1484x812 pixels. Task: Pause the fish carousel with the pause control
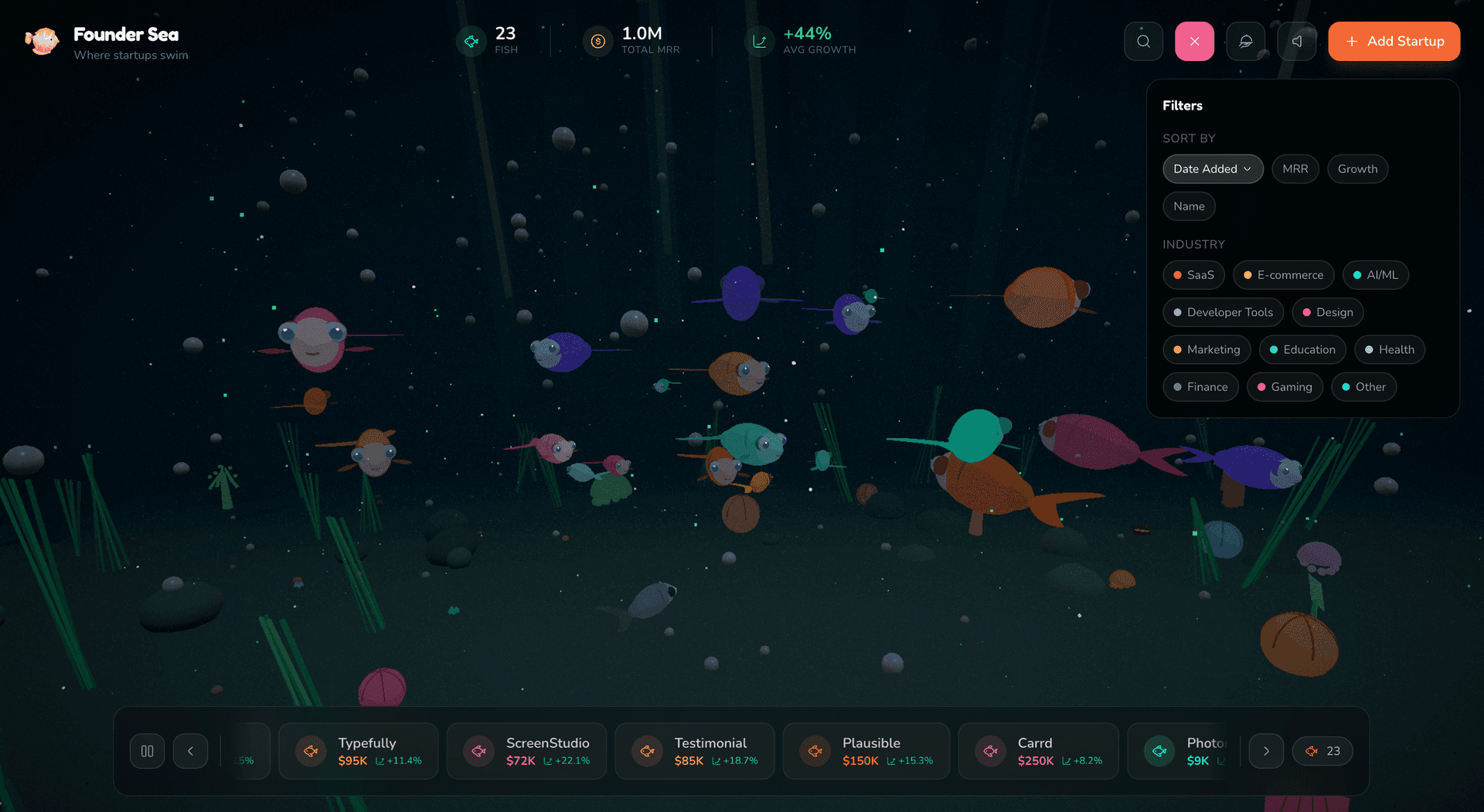point(147,750)
